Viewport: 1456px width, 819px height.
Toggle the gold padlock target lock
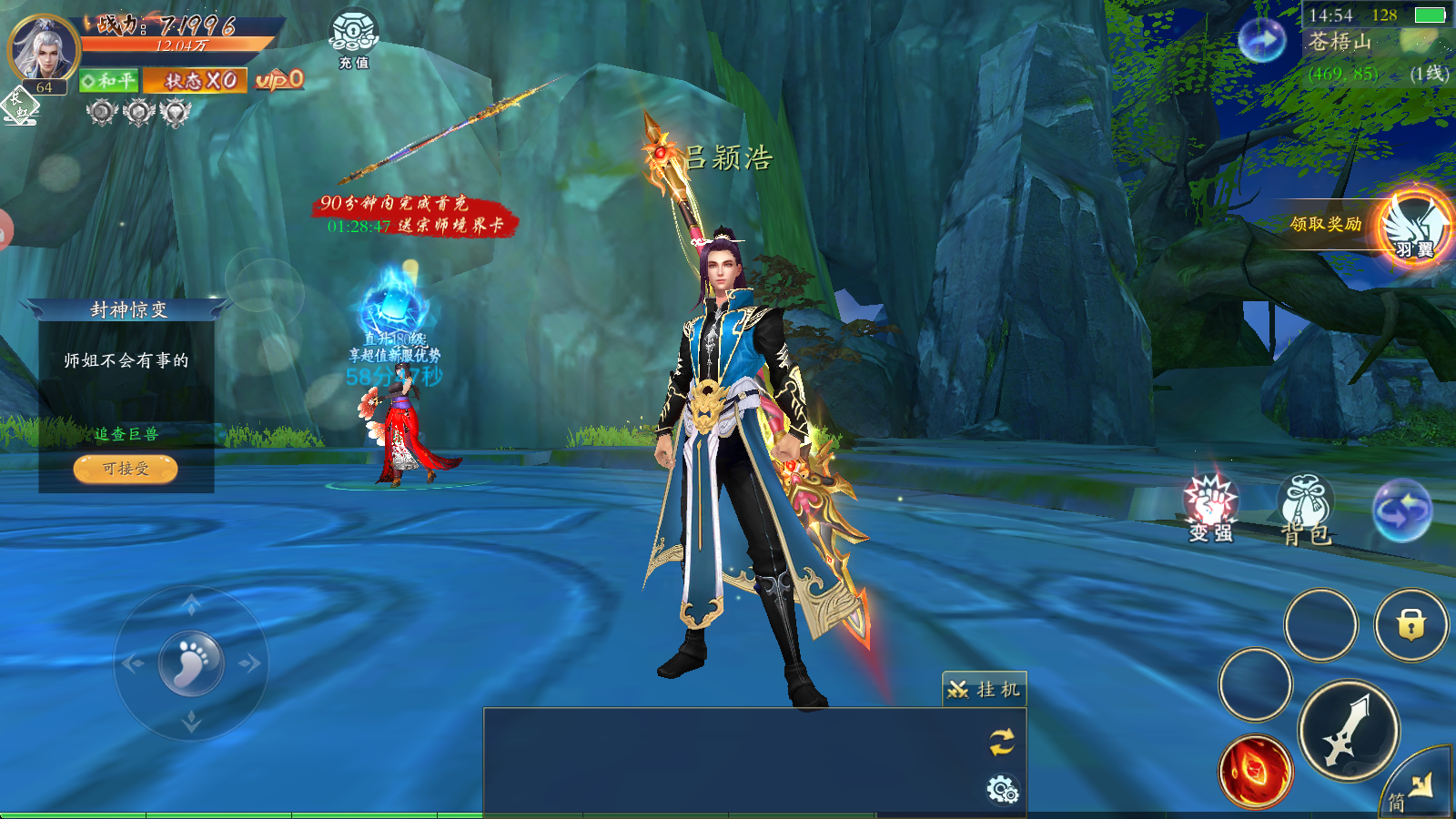(1410, 625)
